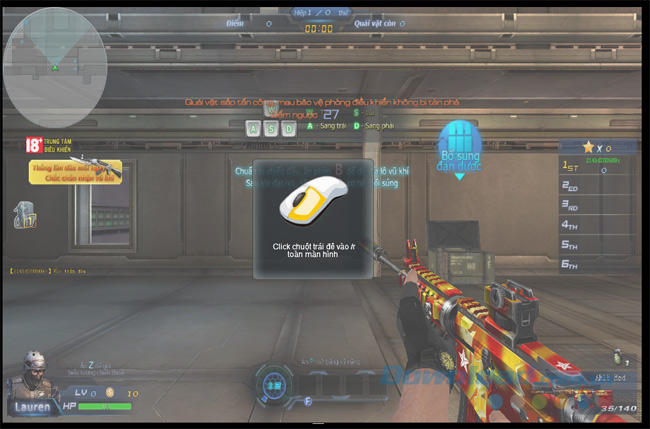
Task: Select the grenade icon above weapon name
Action: (617, 357)
